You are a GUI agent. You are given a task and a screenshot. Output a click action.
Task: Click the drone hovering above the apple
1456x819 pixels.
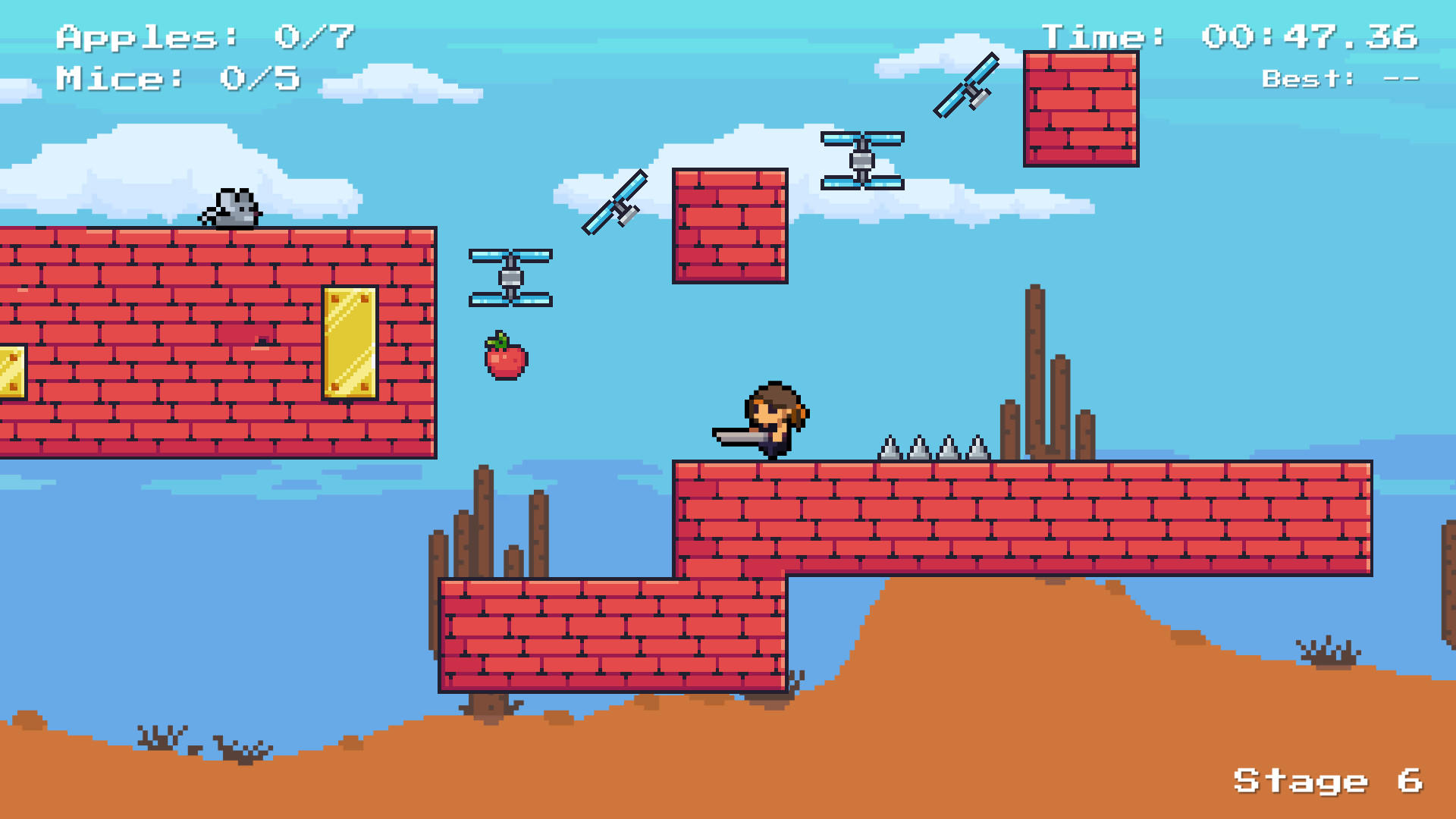click(510, 277)
